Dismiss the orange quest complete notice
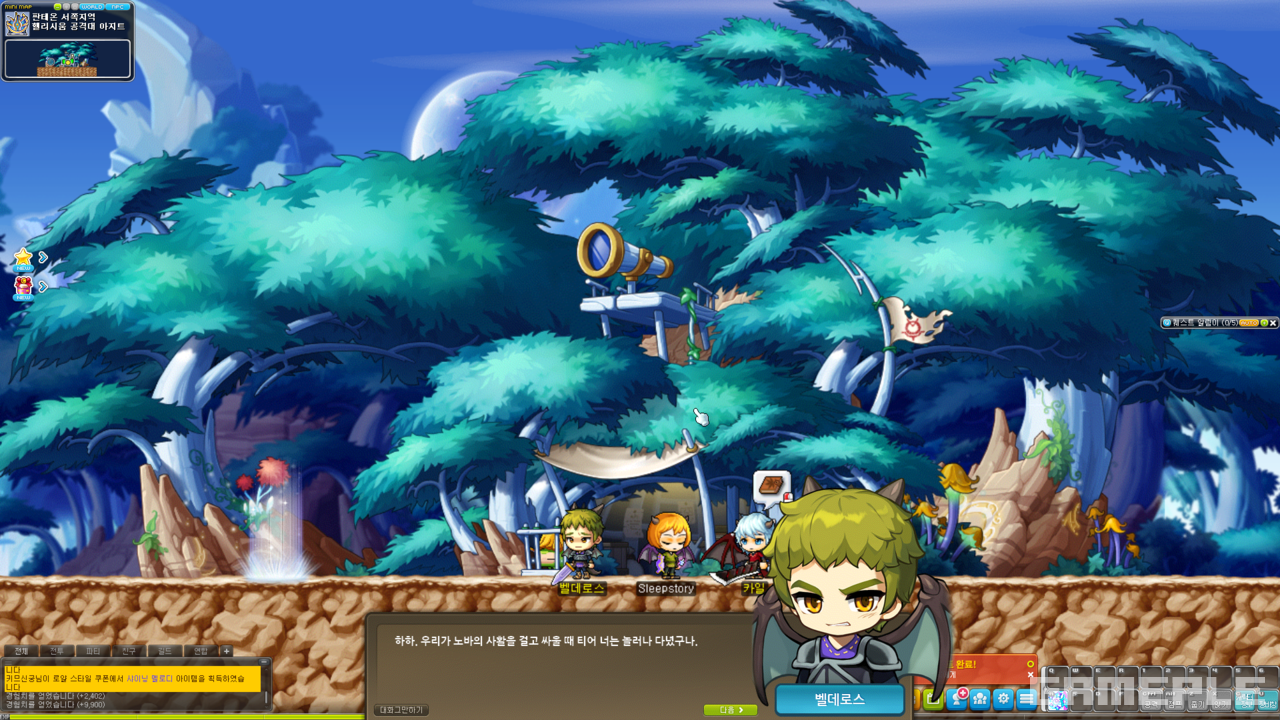 click(1030, 675)
